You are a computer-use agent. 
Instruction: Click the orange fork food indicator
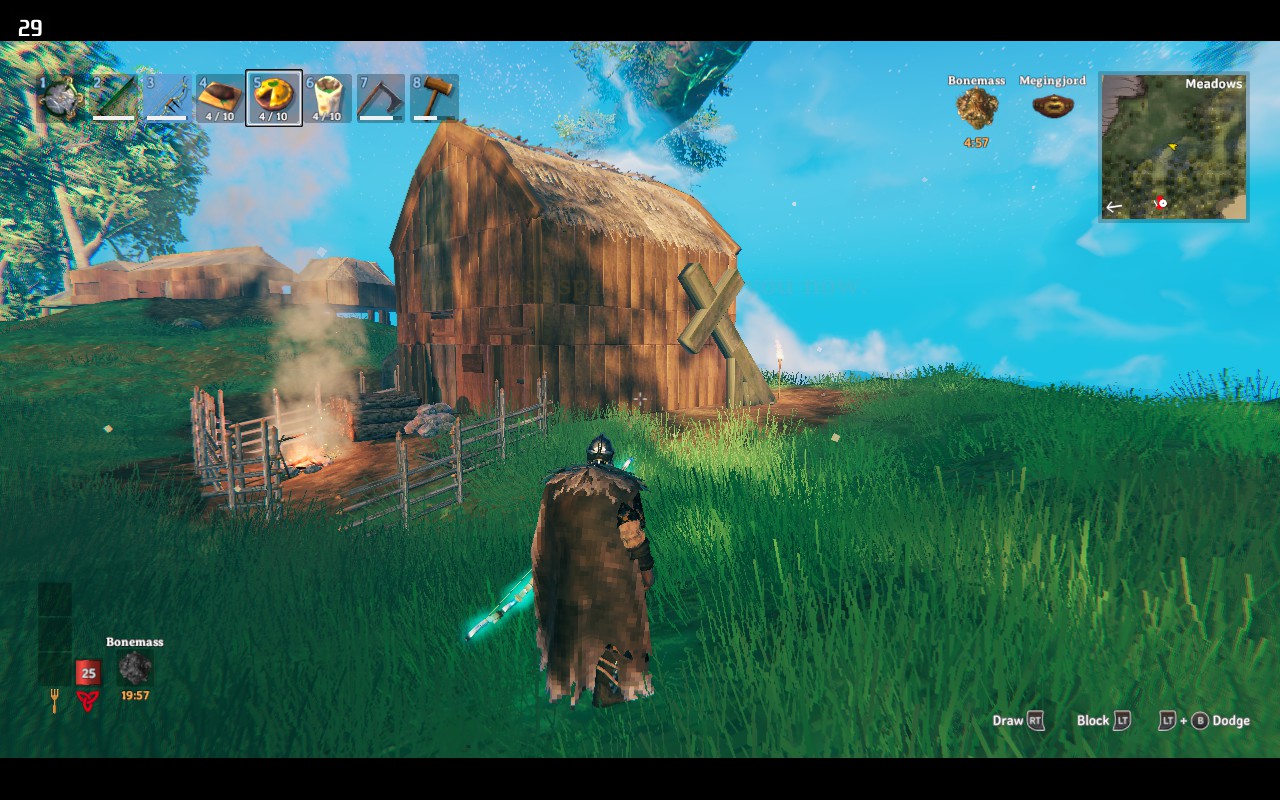(55, 702)
